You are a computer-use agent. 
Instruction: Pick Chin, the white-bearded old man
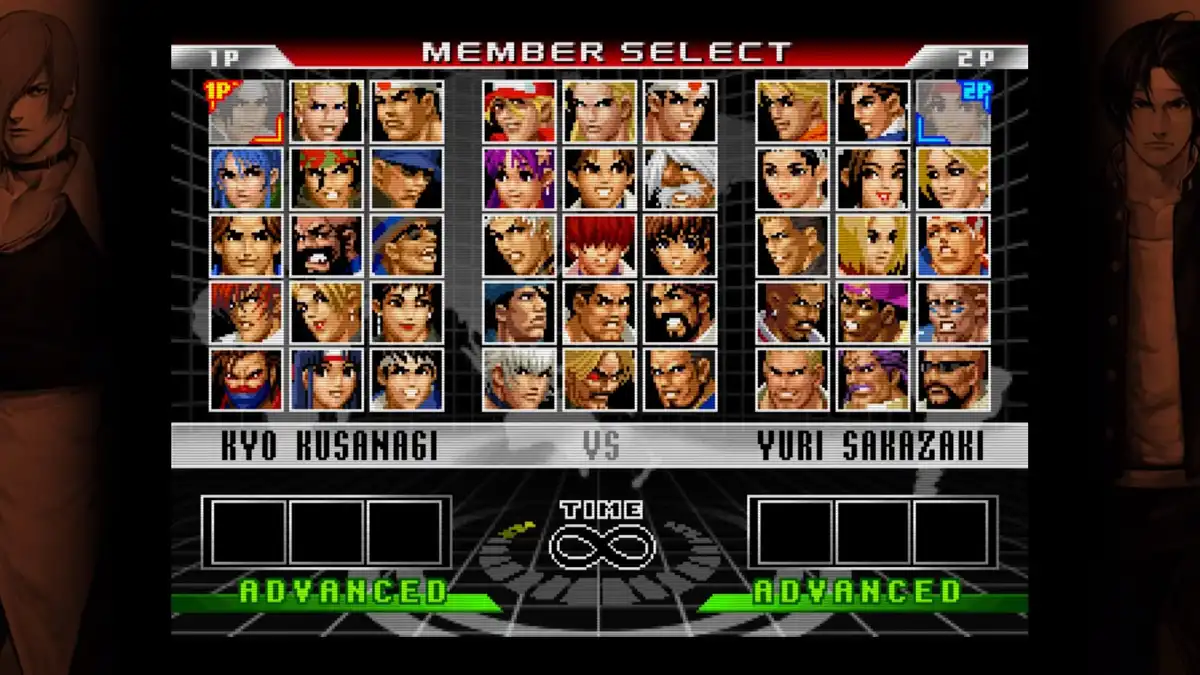(x=680, y=178)
